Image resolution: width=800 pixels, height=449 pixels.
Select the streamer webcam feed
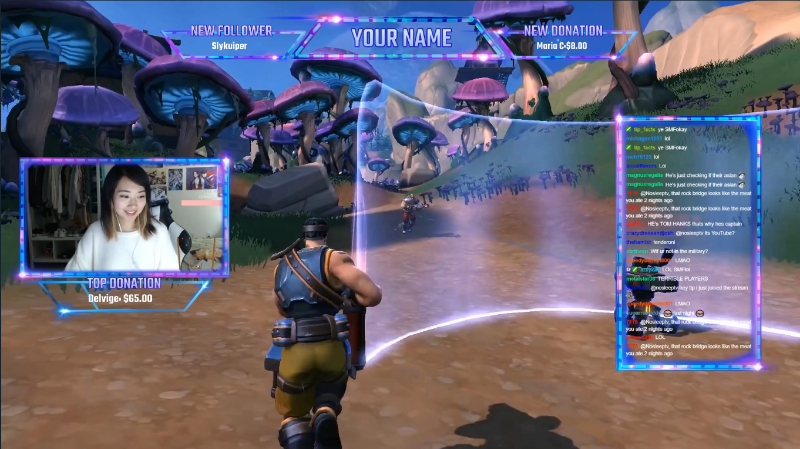tap(125, 218)
